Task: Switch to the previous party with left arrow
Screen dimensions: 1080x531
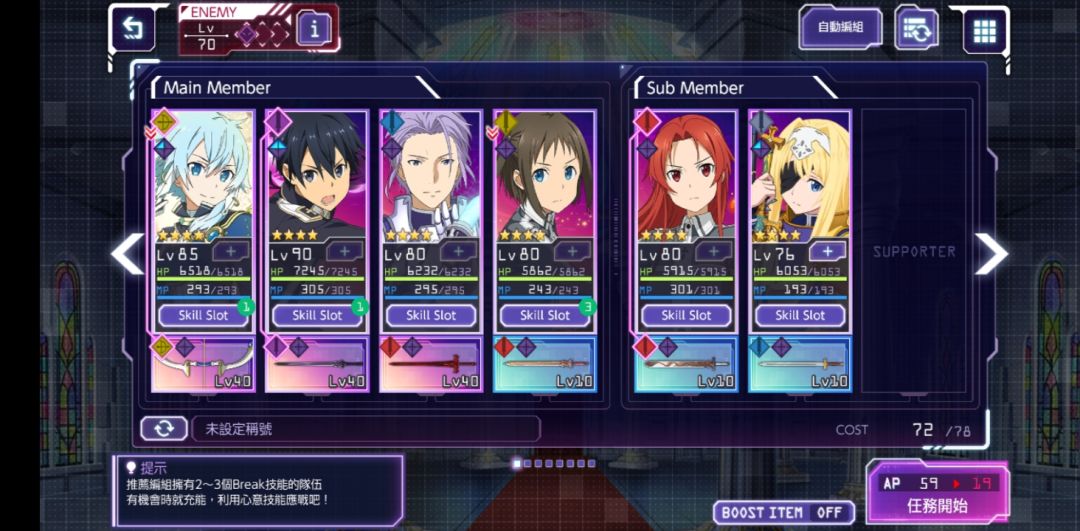Action: [x=127, y=254]
